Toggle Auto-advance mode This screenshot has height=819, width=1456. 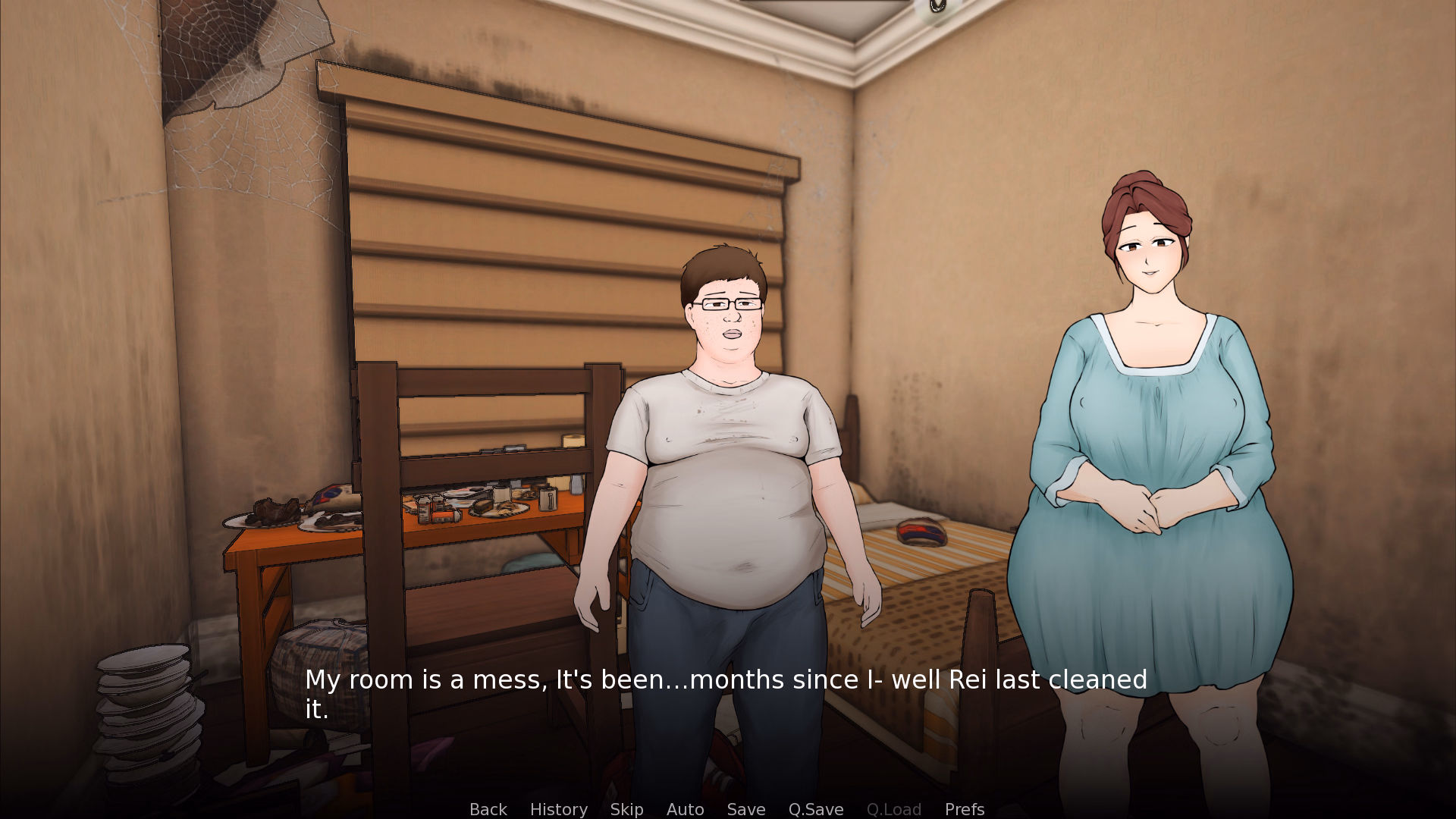(x=685, y=809)
